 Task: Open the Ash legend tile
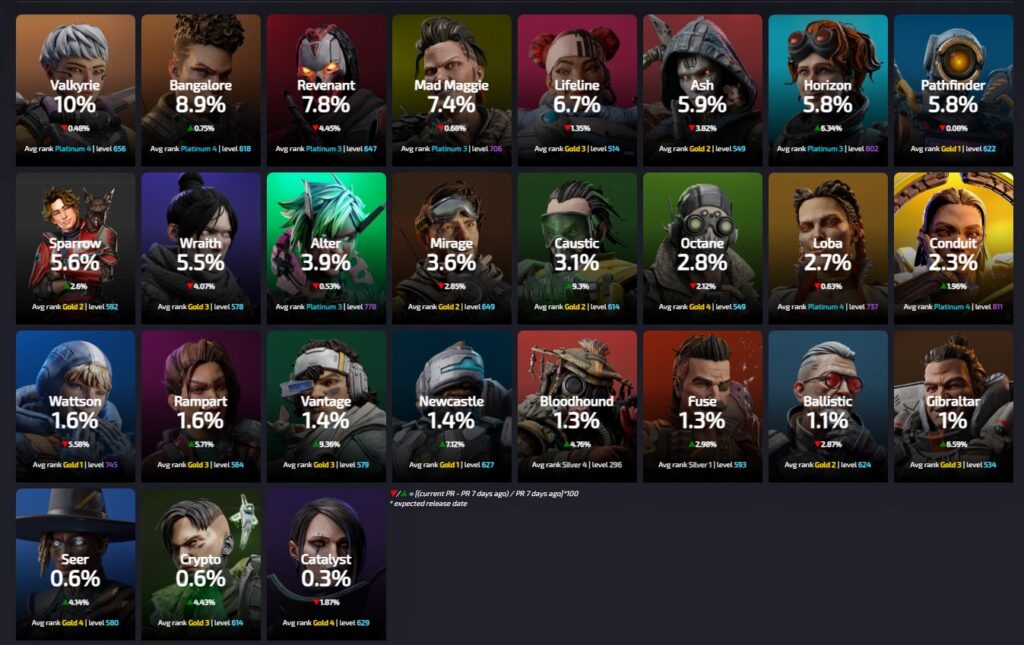point(702,90)
